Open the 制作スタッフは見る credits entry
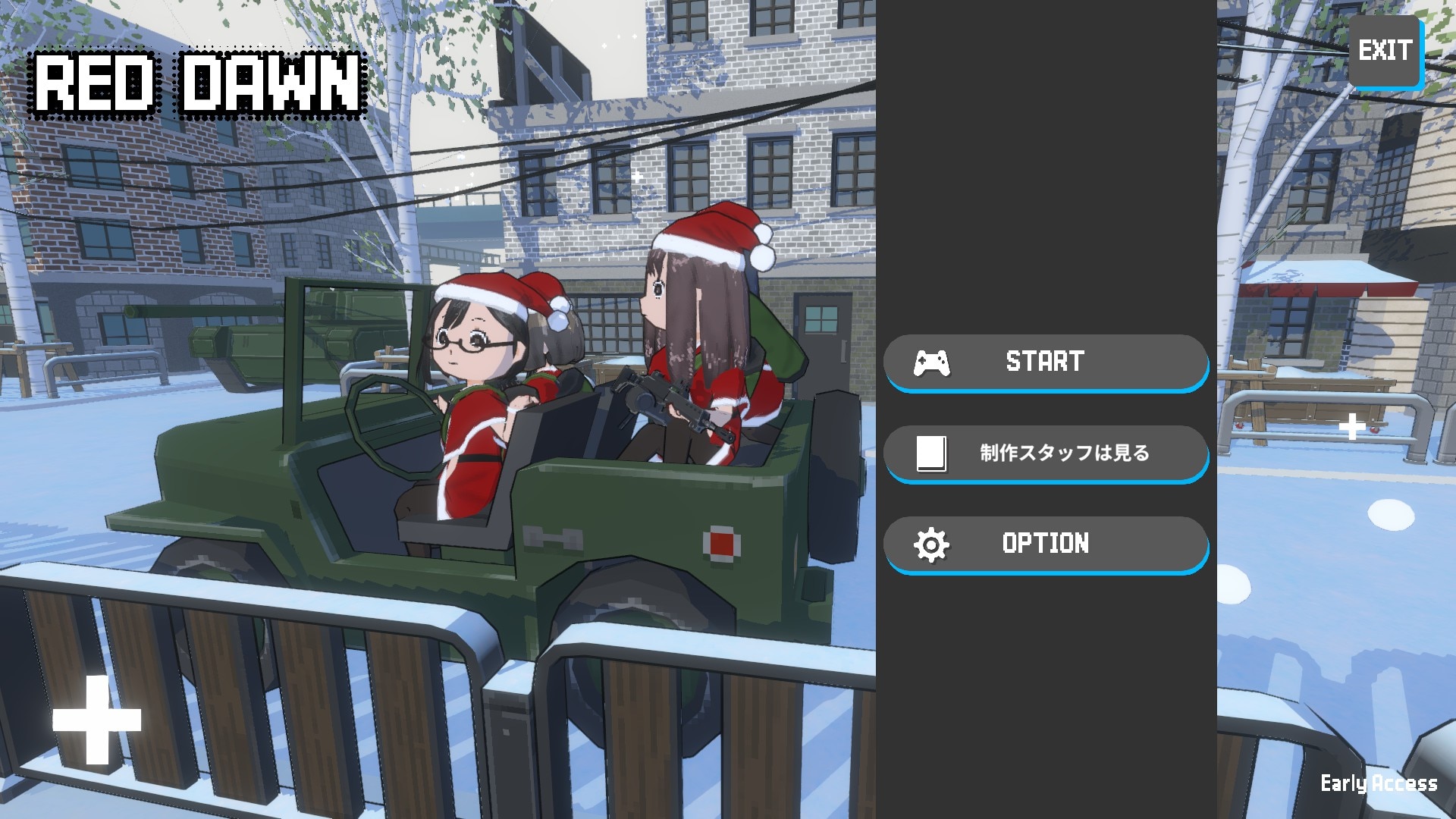Viewport: 1456px width, 819px height. tap(1045, 453)
